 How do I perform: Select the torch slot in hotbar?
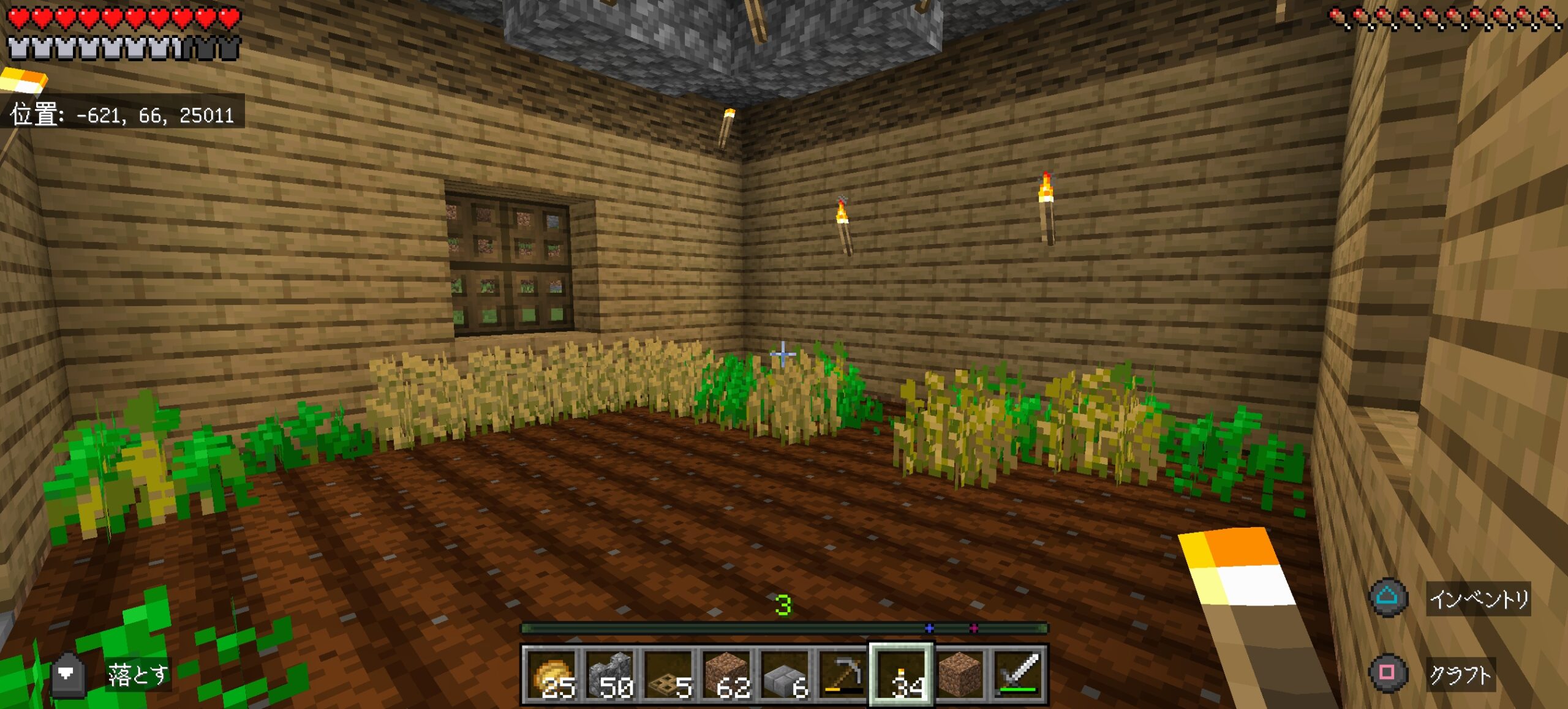(x=900, y=674)
